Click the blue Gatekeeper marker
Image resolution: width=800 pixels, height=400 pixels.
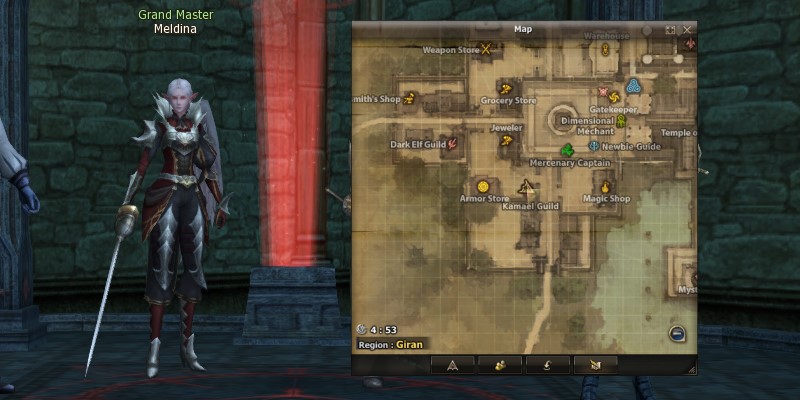[633, 85]
